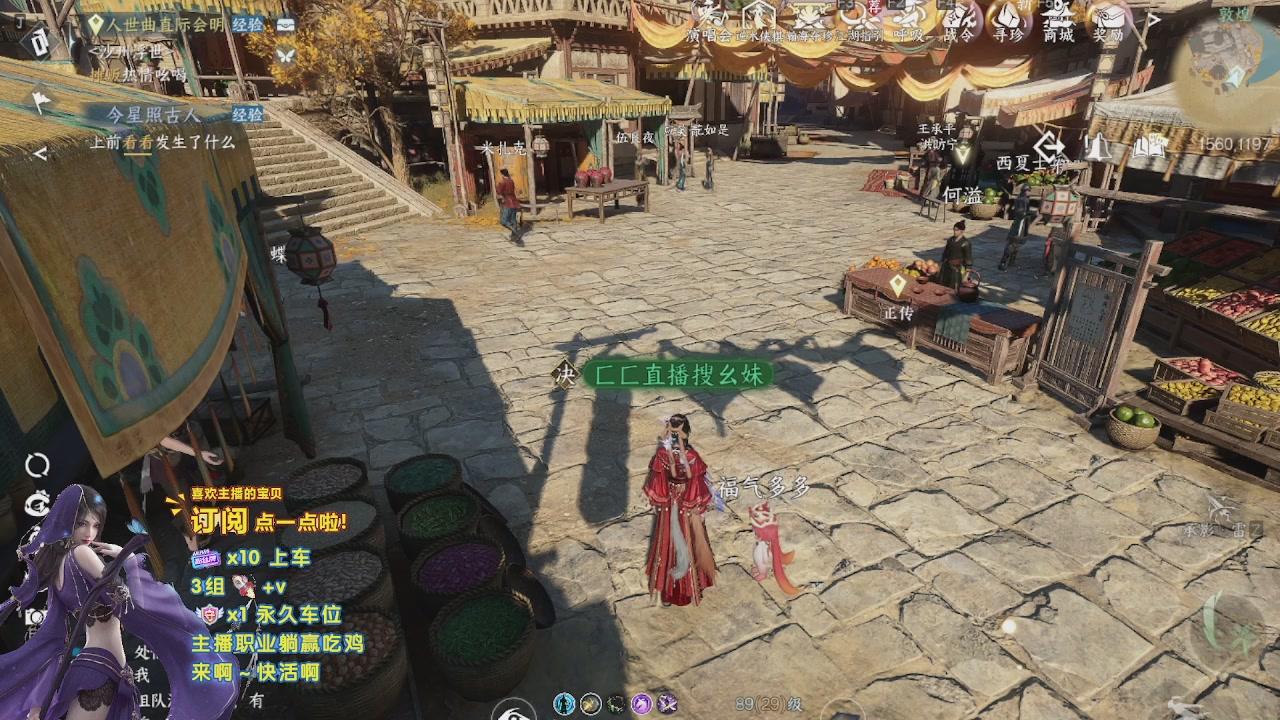
Task: Select the 人世曲直际会明 quest tracker entry
Action: pyautogui.click(x=166, y=24)
